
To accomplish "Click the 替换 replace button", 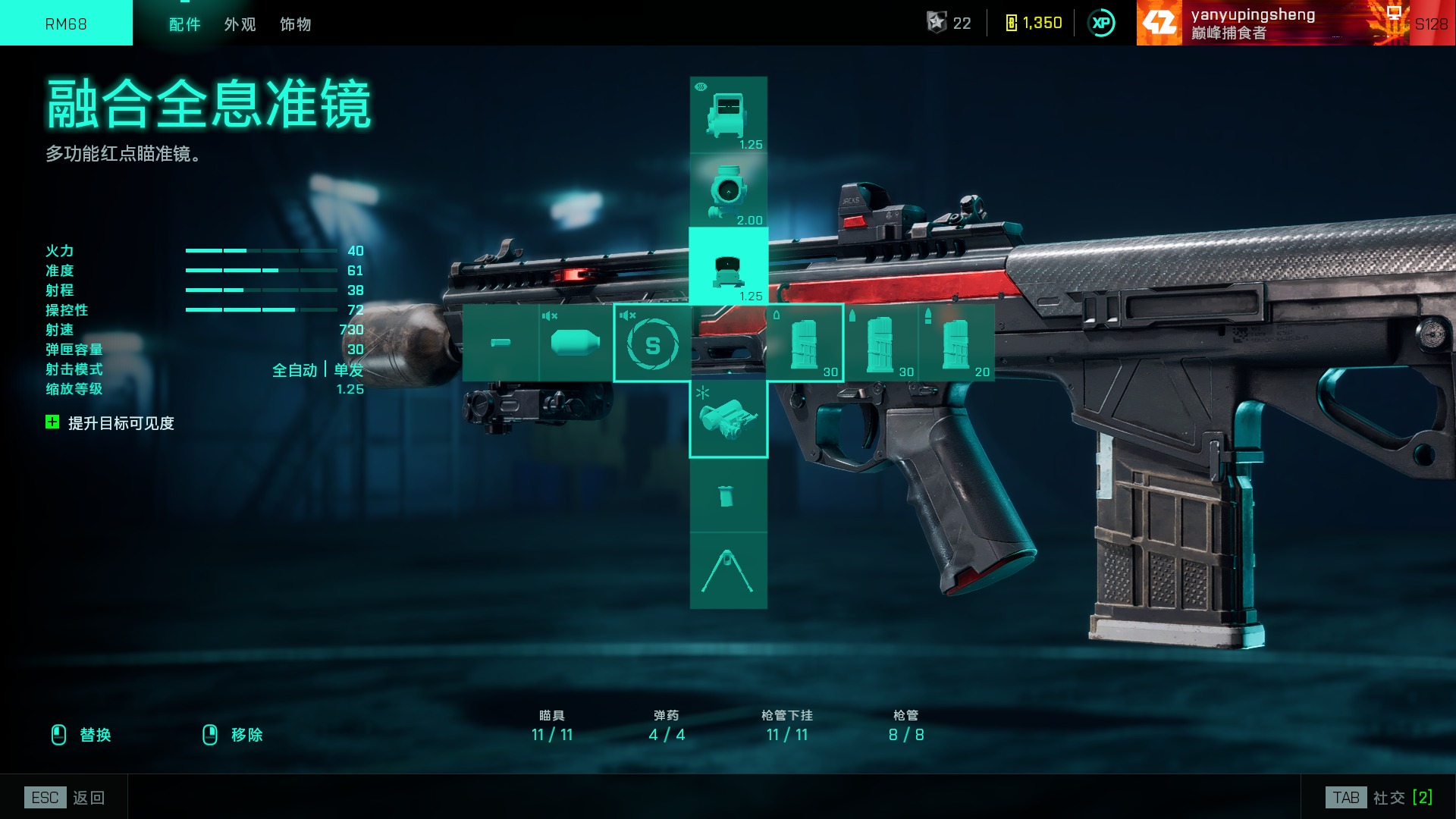I will pos(81,735).
